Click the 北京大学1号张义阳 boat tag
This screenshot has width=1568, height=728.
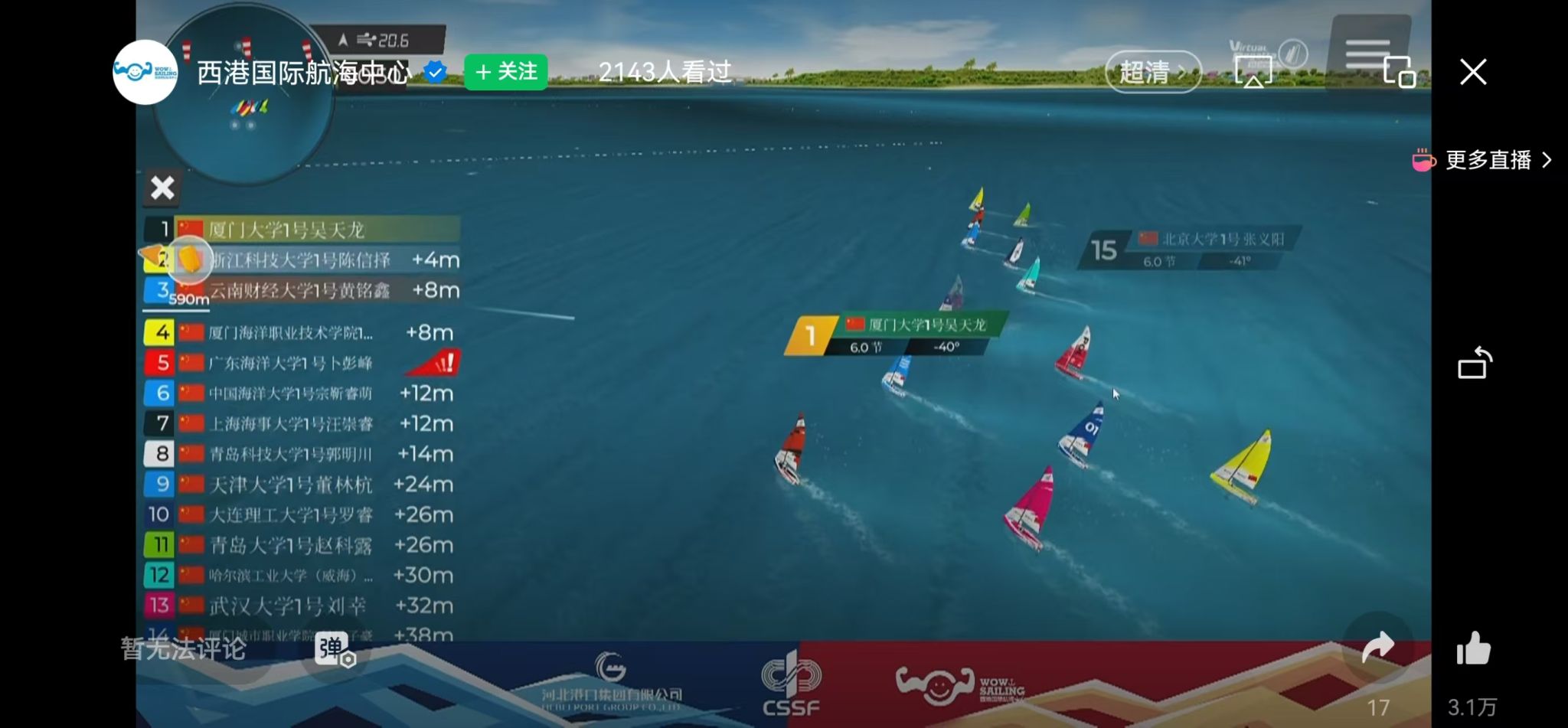(1191, 249)
